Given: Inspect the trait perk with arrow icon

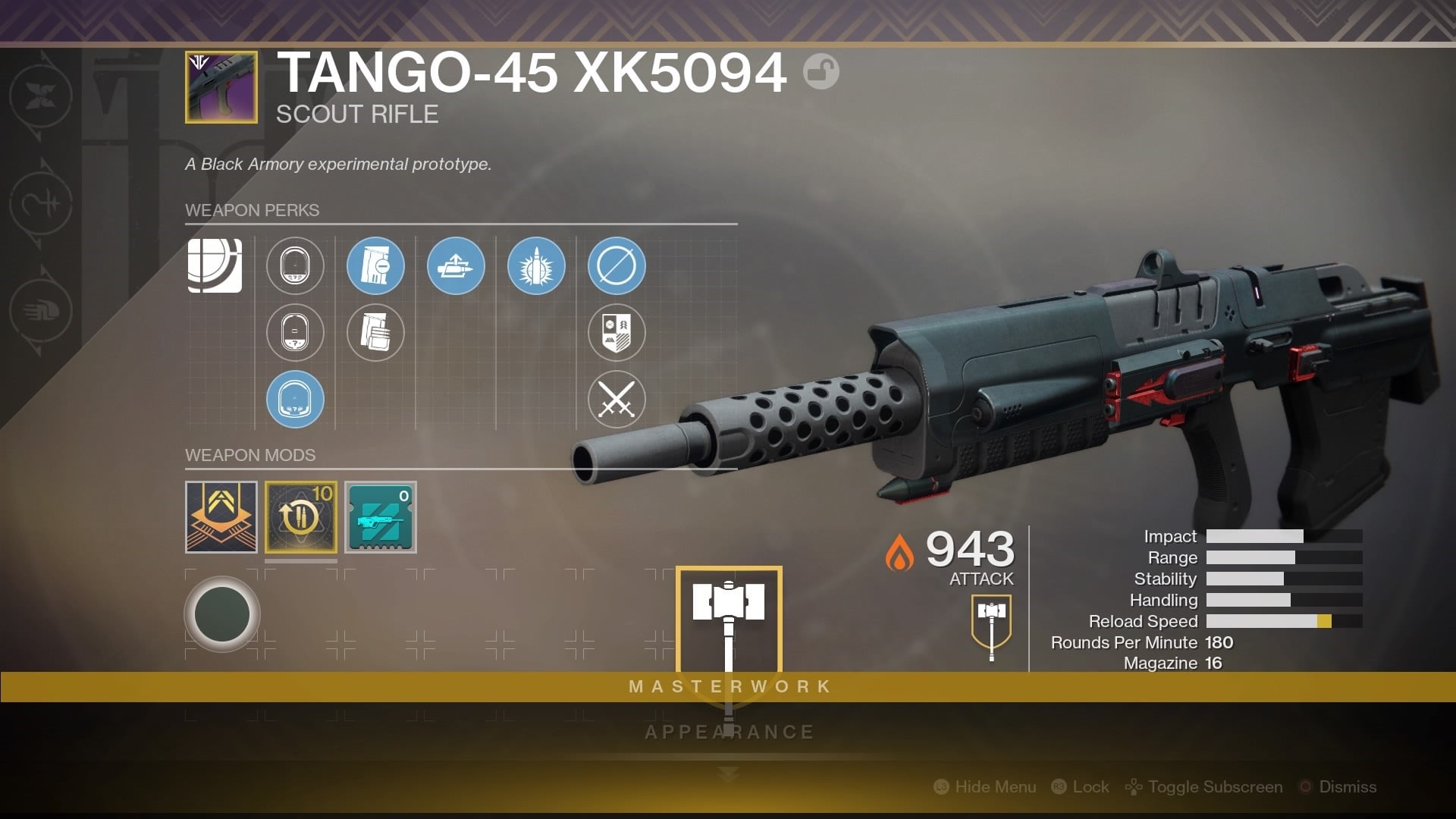Looking at the screenshot, I should pos(456,265).
